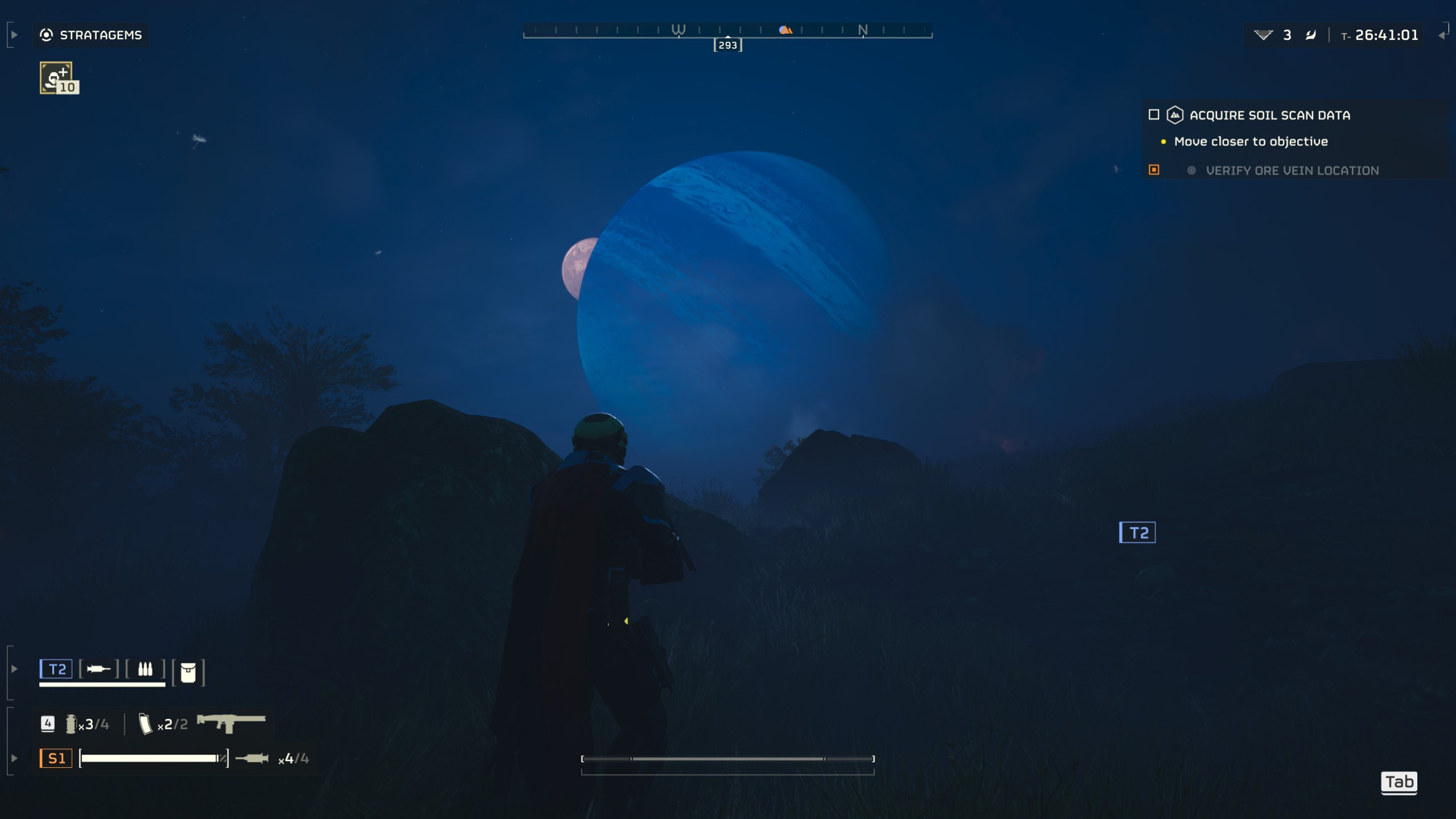Viewport: 1456px width, 819px height.
Task: Click the T2 teammate tag in squad panel
Action: click(x=56, y=669)
